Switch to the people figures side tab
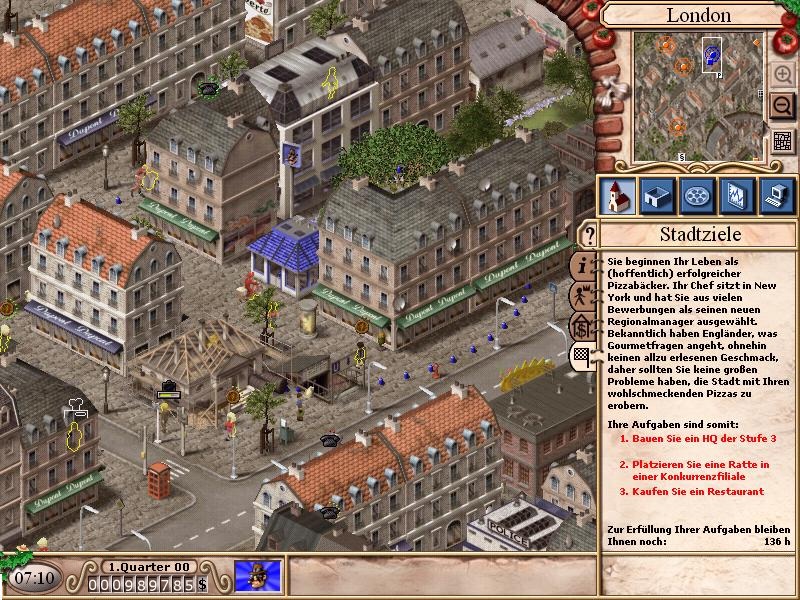 pyautogui.click(x=583, y=296)
